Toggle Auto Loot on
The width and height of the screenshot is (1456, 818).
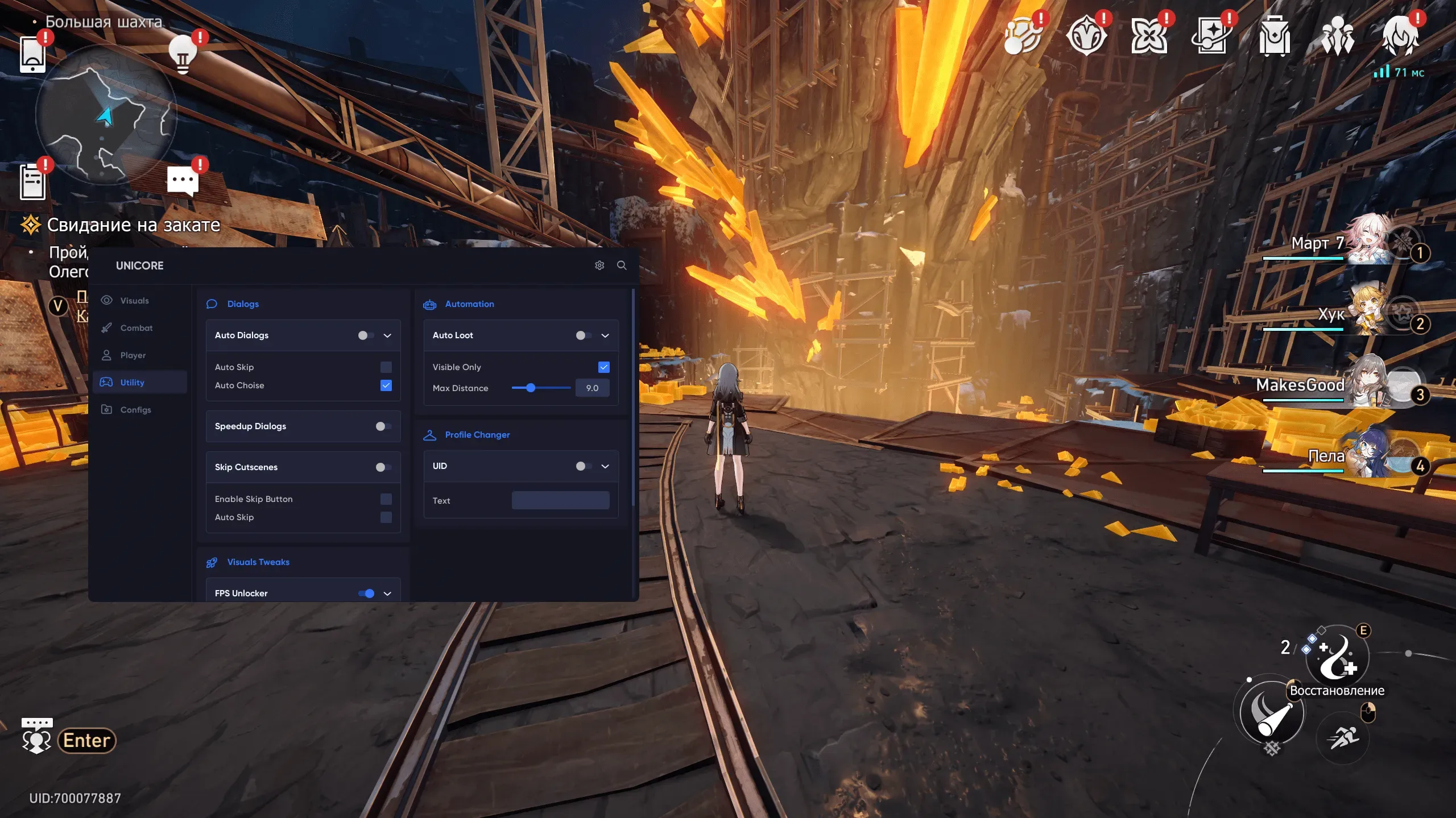coord(584,335)
